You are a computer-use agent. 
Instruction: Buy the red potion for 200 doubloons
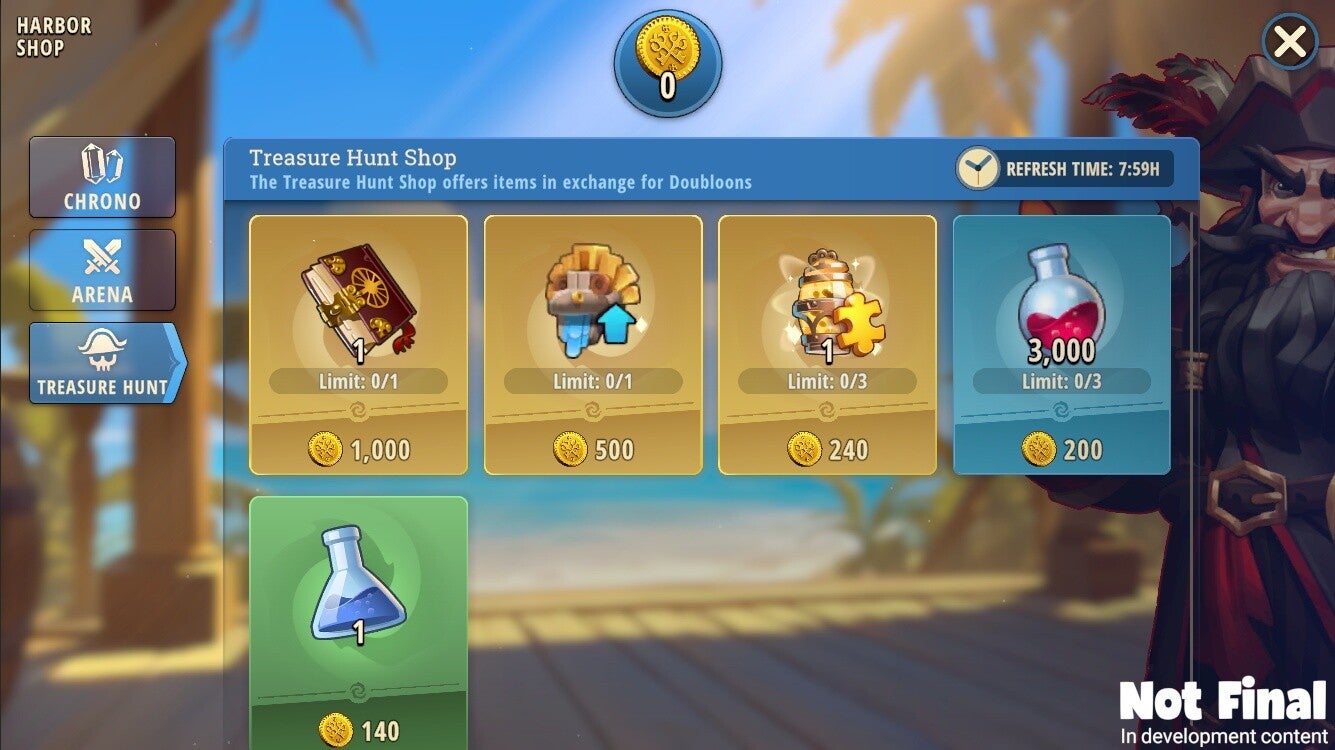click(x=1061, y=345)
